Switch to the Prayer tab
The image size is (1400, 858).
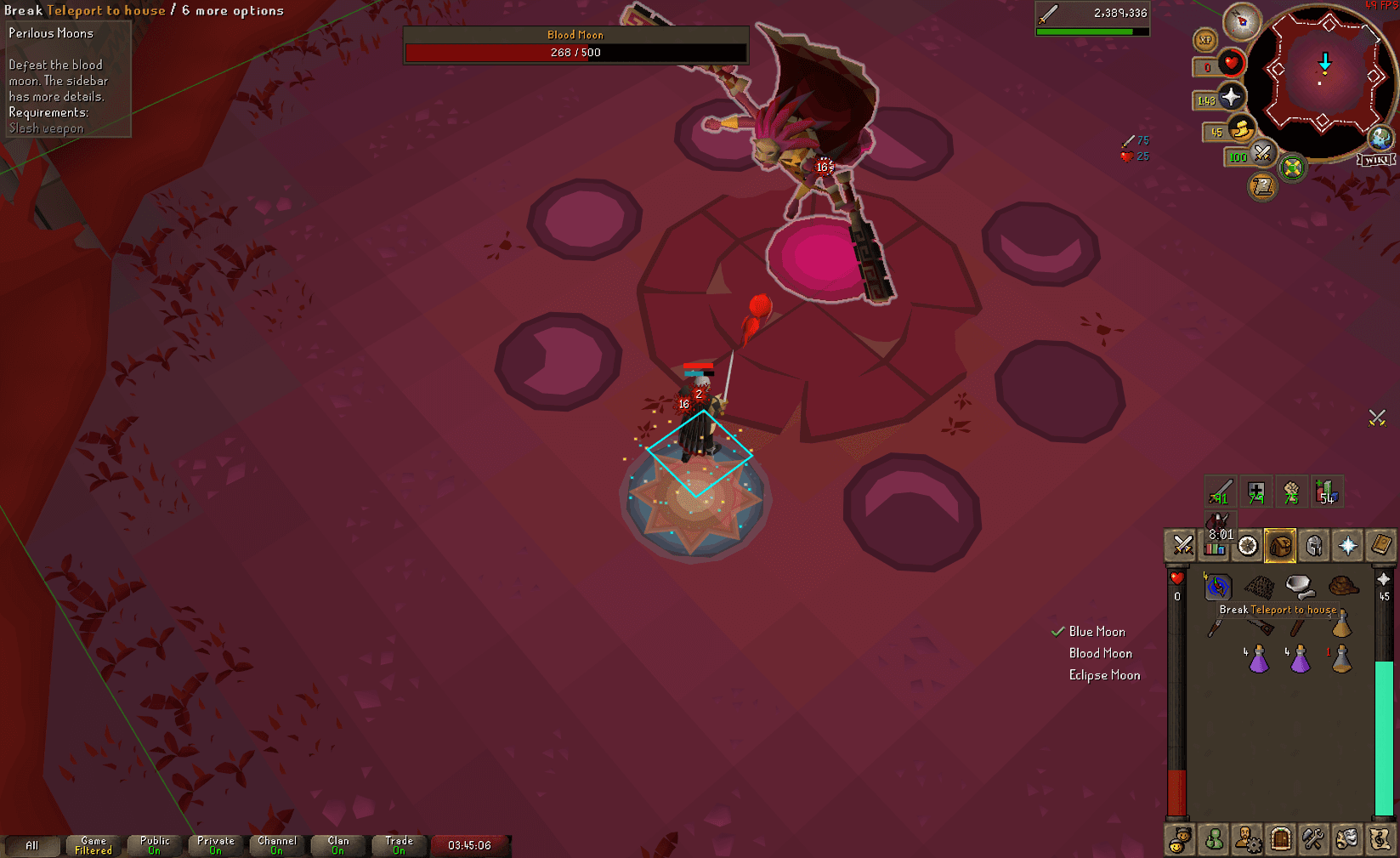pos(1346,545)
